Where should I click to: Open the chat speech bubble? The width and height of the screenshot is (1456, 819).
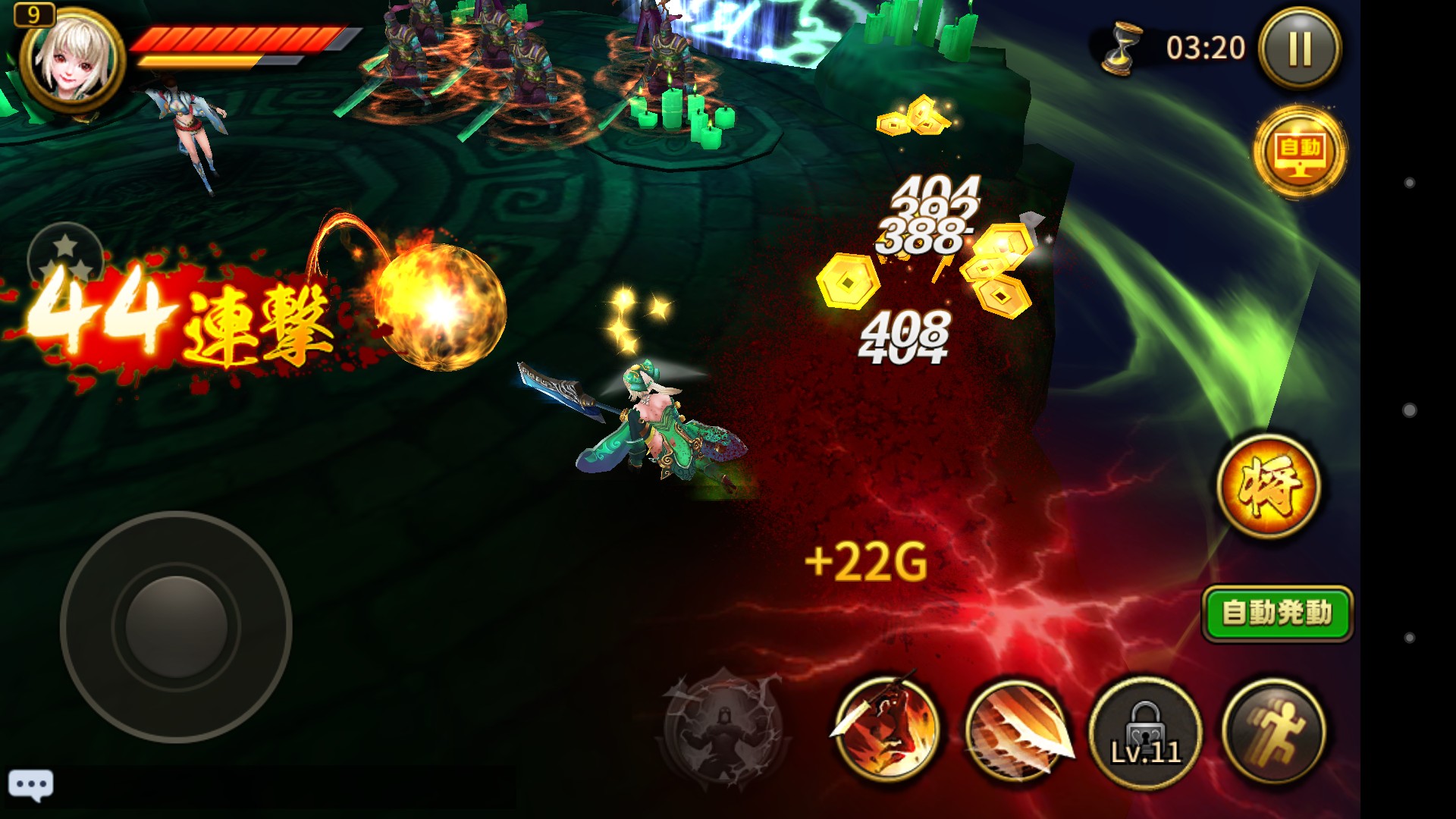(x=31, y=785)
